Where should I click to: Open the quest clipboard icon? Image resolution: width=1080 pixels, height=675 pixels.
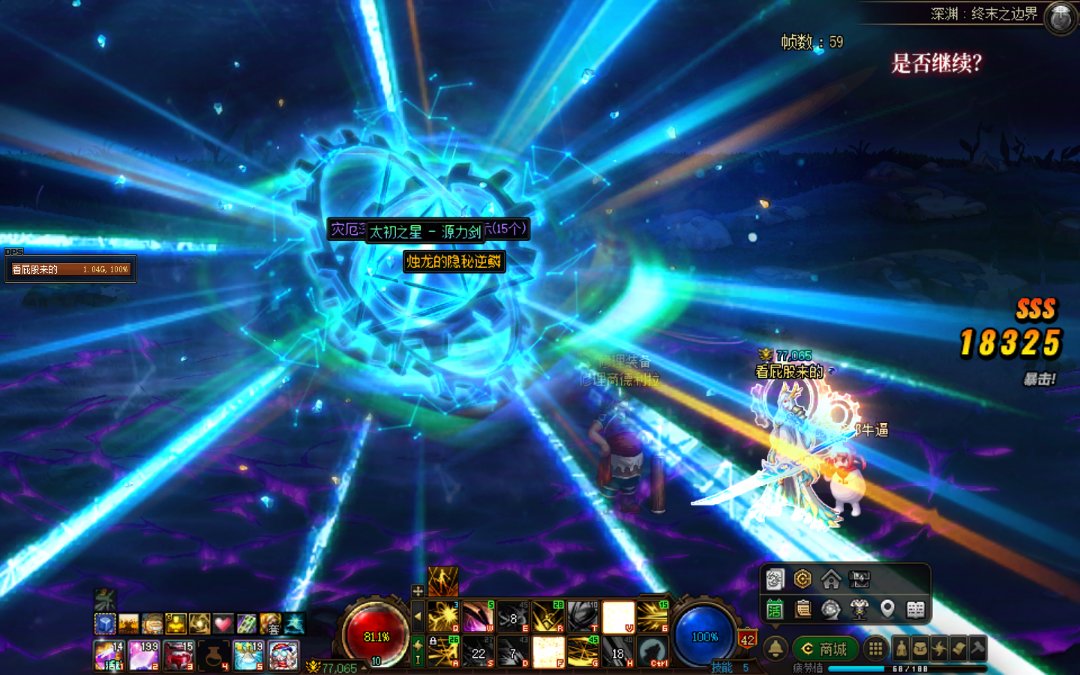[803, 608]
